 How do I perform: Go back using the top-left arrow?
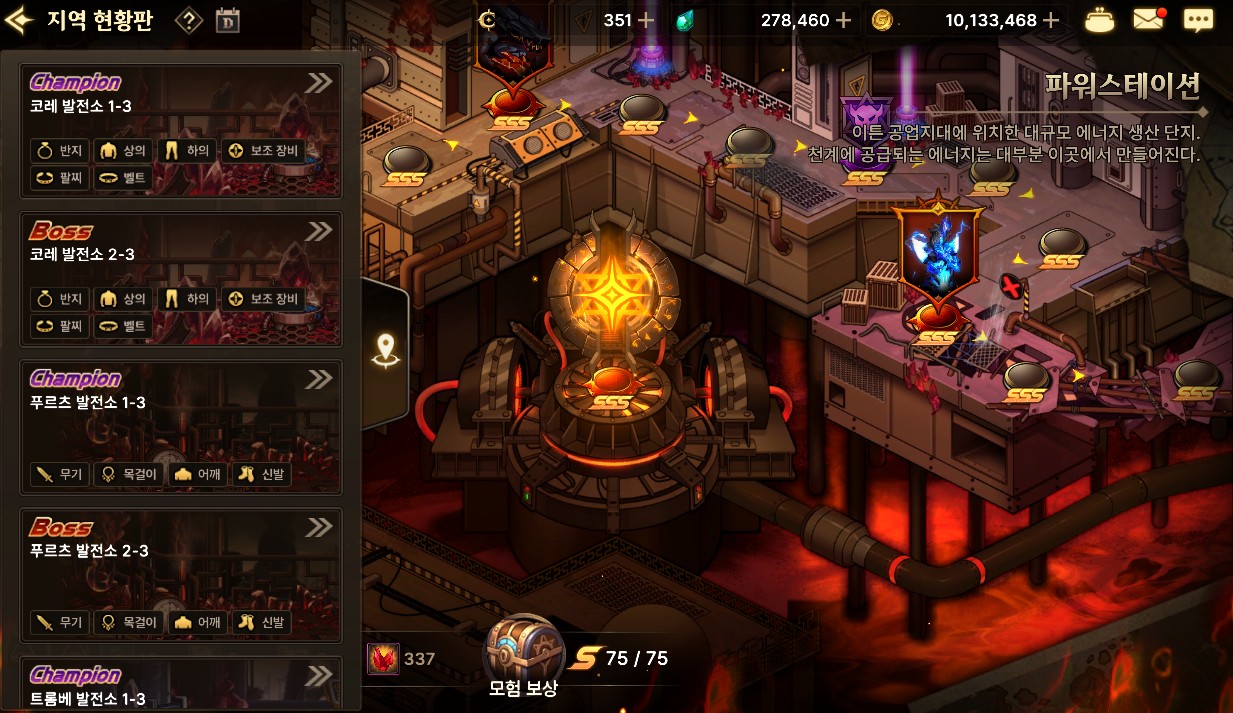20,21
